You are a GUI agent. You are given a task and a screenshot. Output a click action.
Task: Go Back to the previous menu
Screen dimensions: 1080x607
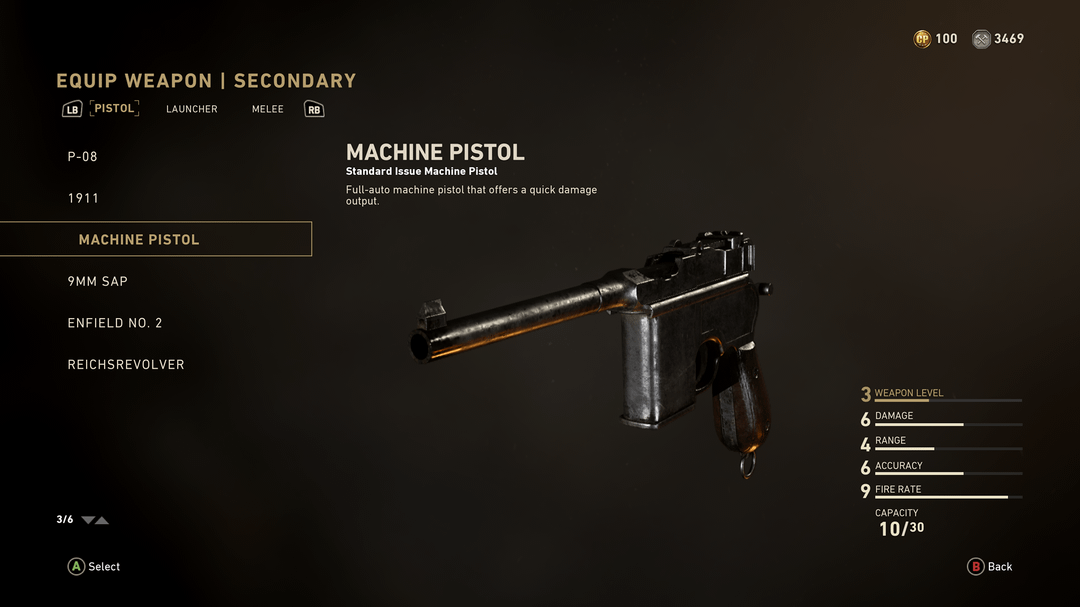[x=990, y=567]
